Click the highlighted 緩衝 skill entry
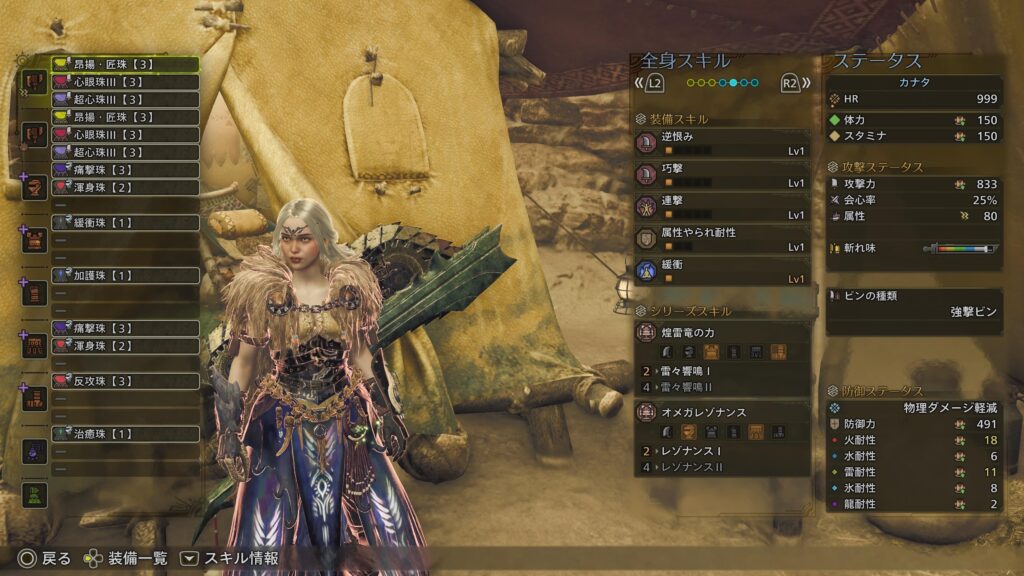1024x576 pixels. point(721,271)
